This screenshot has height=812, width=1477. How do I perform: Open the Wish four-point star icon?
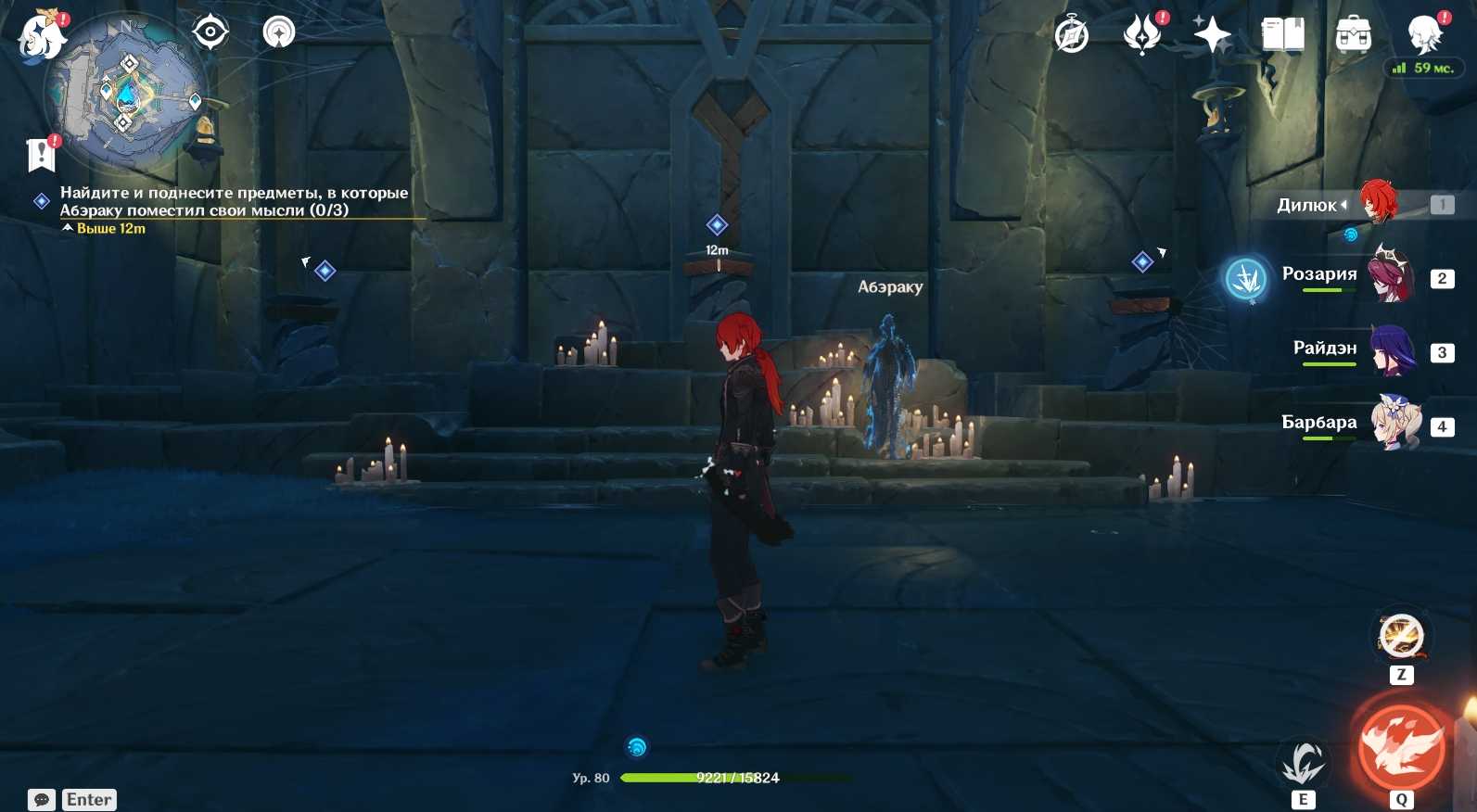(x=1212, y=36)
